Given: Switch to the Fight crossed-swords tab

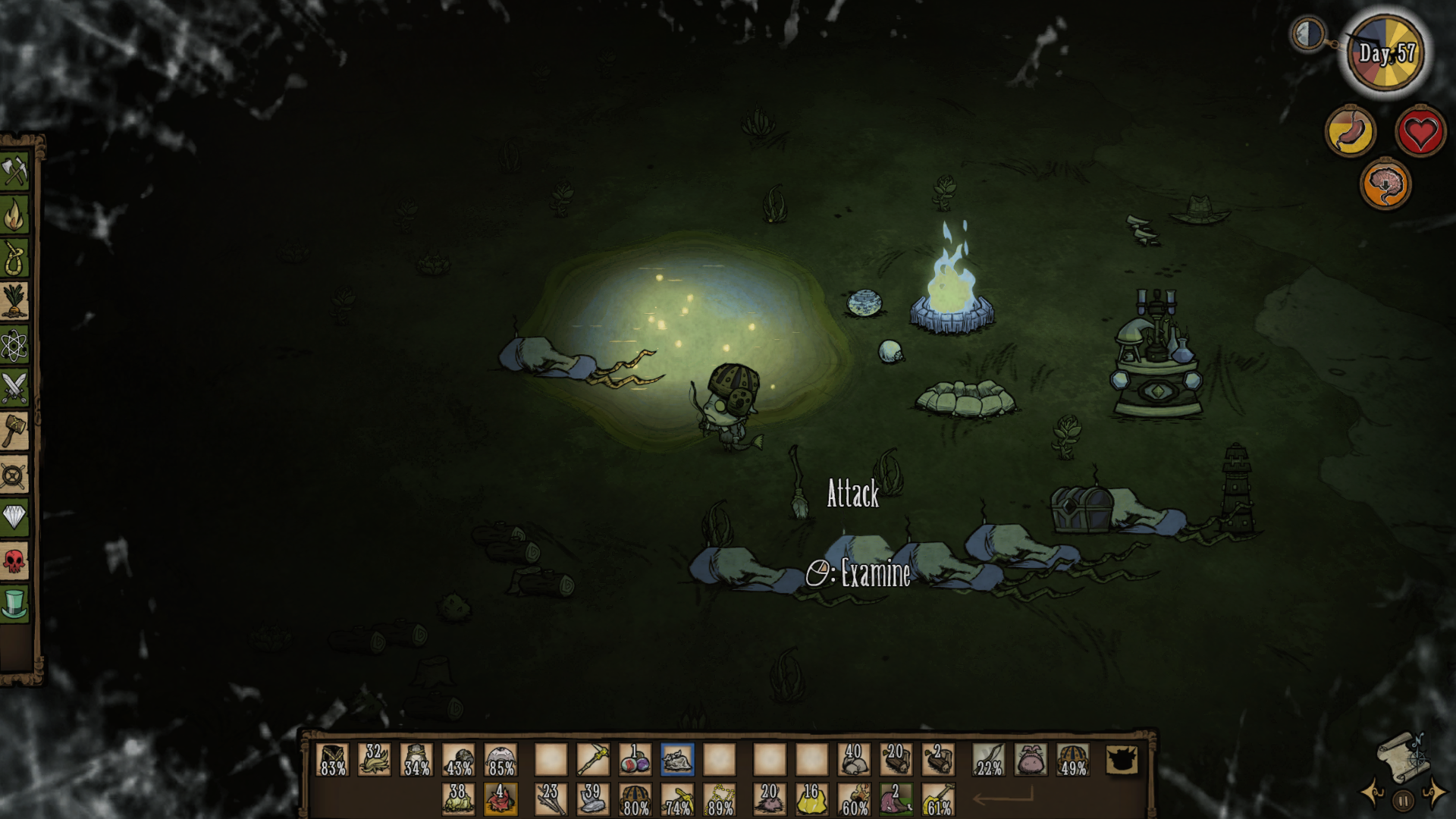Looking at the screenshot, I should click(14, 388).
